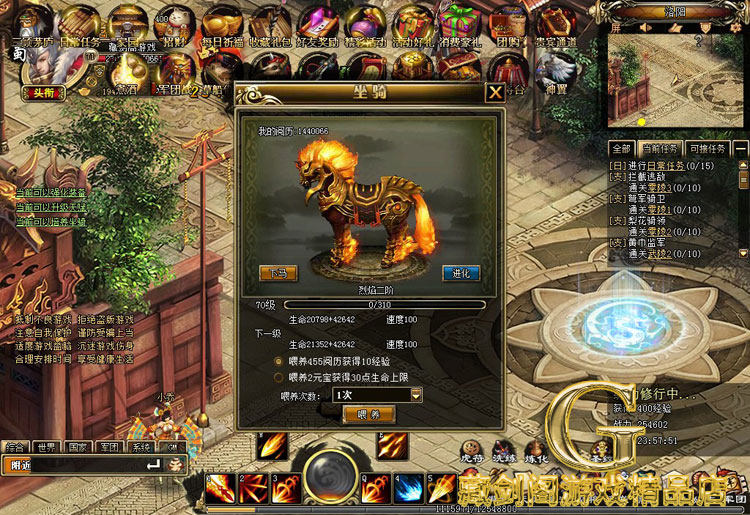Open the 喂养次数 feed count dropdown
The width and height of the screenshot is (750, 515).
(416, 395)
